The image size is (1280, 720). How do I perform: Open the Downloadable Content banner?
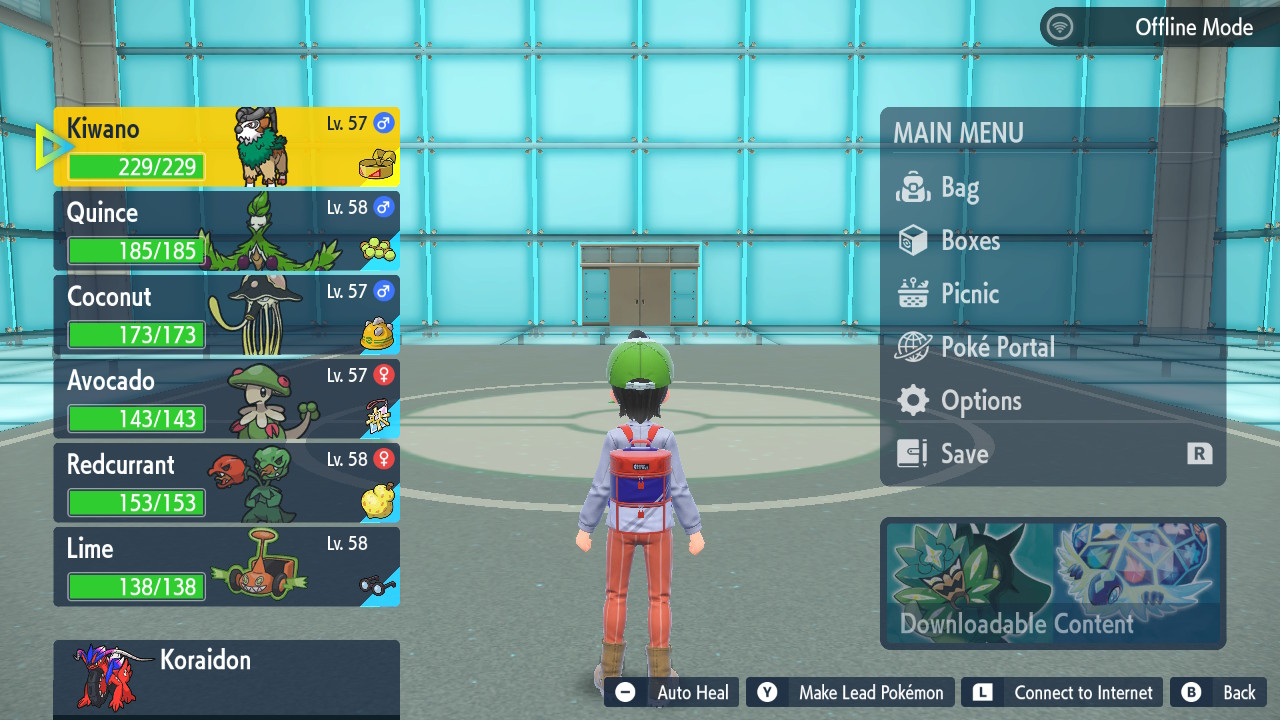pyautogui.click(x=1053, y=583)
